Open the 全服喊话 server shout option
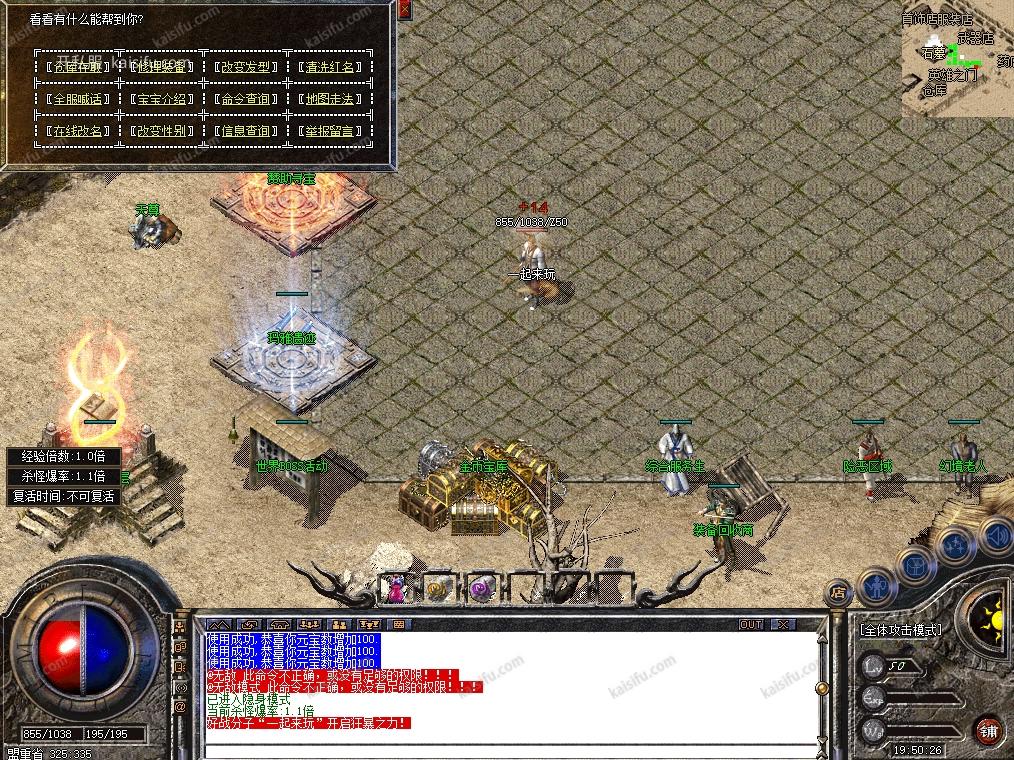The width and height of the screenshot is (1014, 760). pos(77,99)
